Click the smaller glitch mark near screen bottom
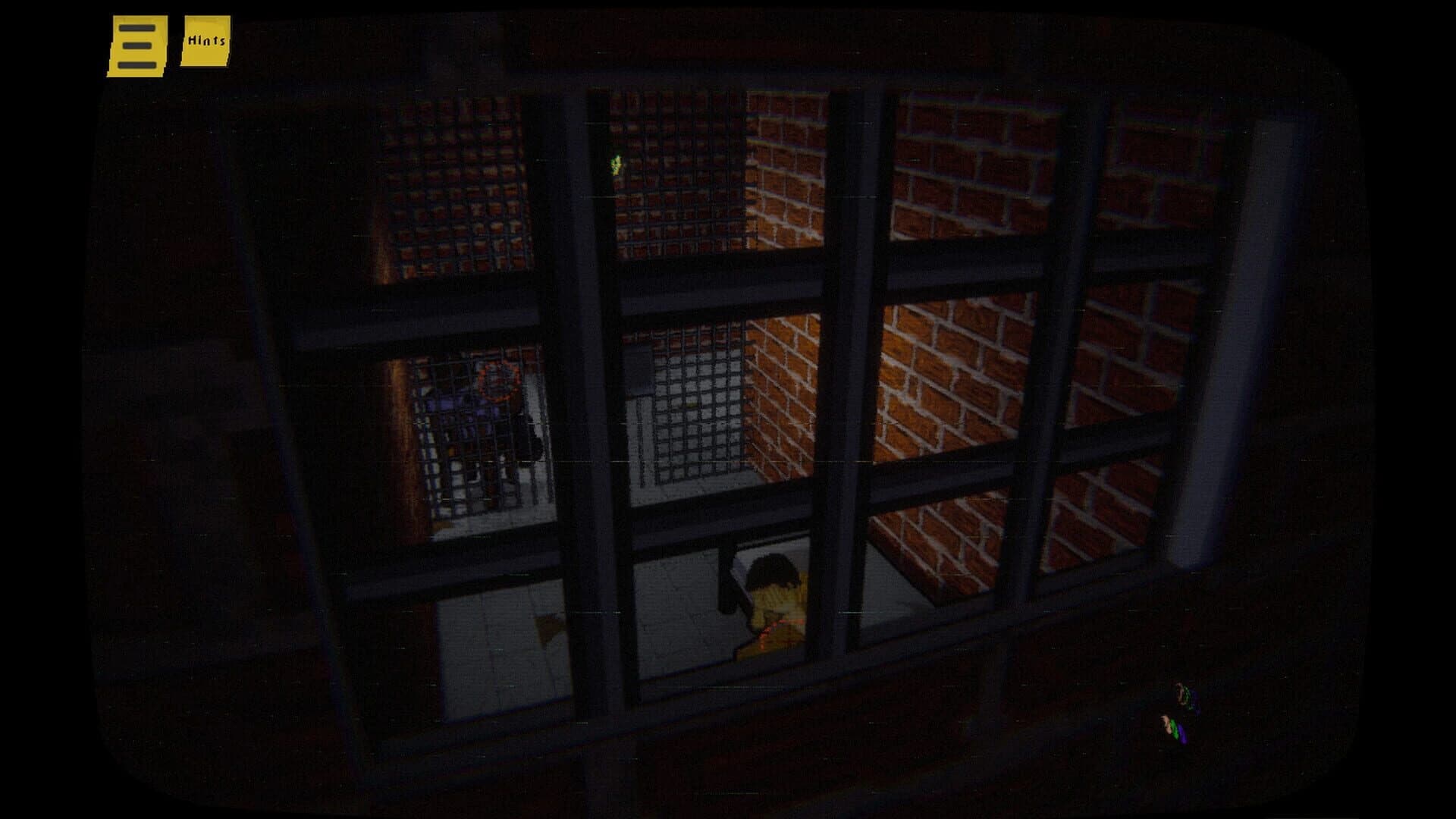 point(1174,729)
